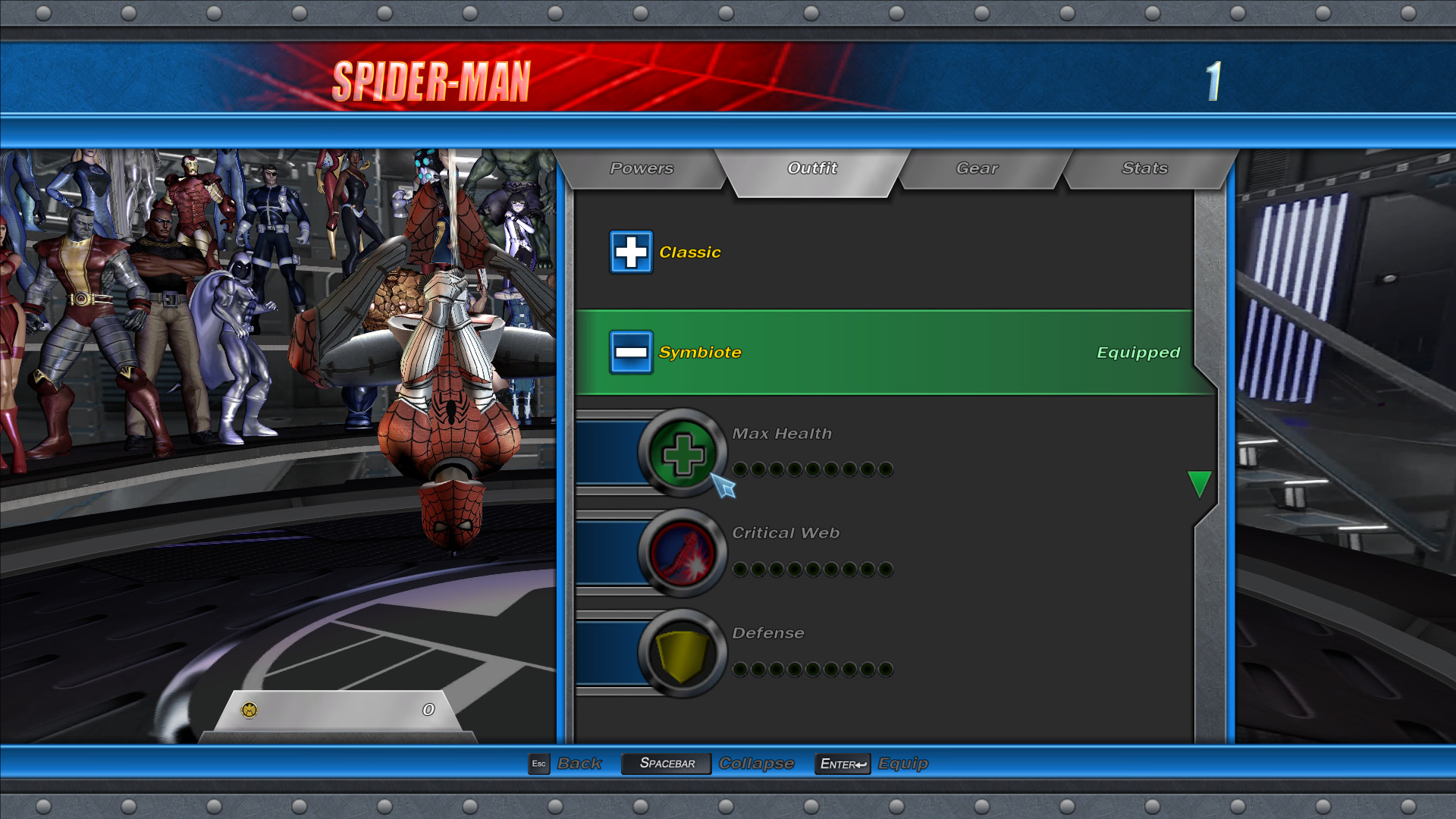The width and height of the screenshot is (1456, 819).
Task: Click the Enter key prompt icon
Action: point(842,764)
